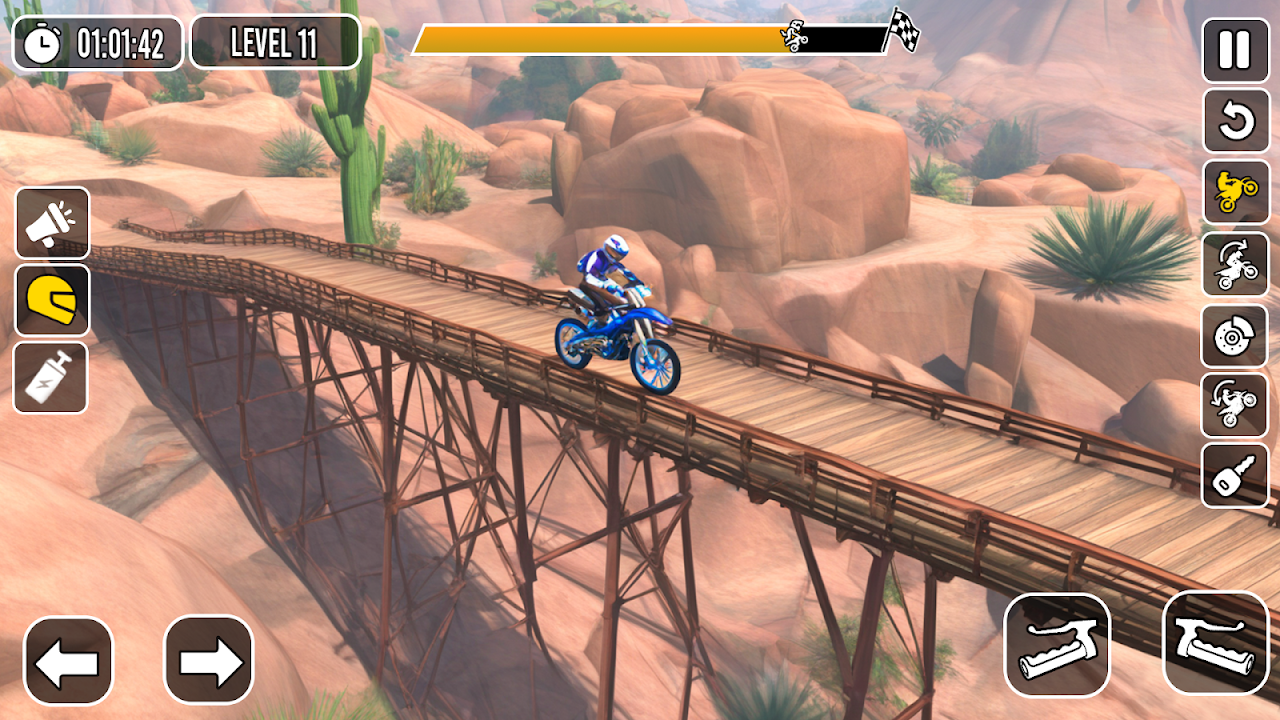Lean forward with the right arrow button
Image resolution: width=1280 pixels, height=720 pixels.
pyautogui.click(x=209, y=660)
